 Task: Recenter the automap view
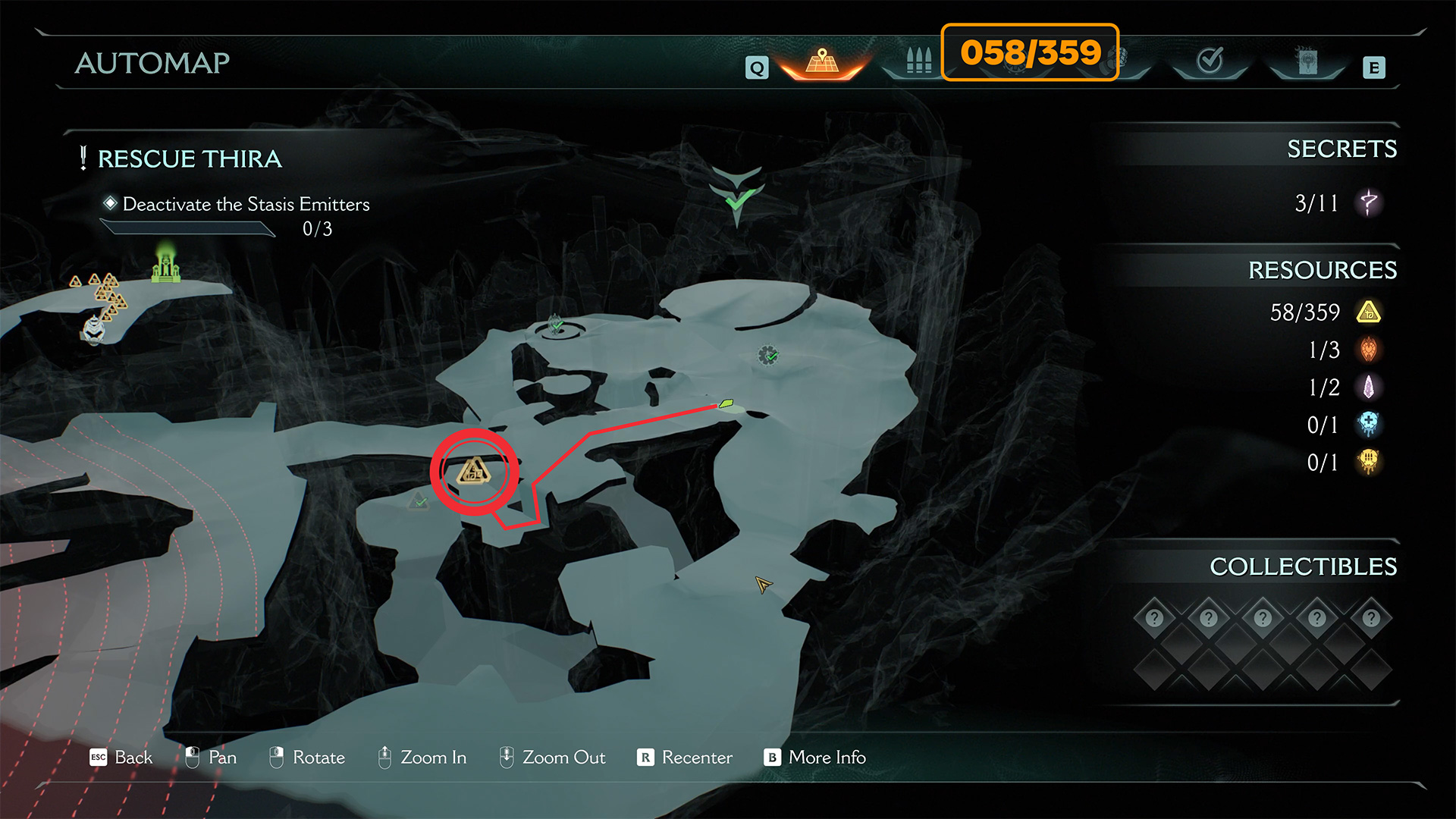coord(685,758)
